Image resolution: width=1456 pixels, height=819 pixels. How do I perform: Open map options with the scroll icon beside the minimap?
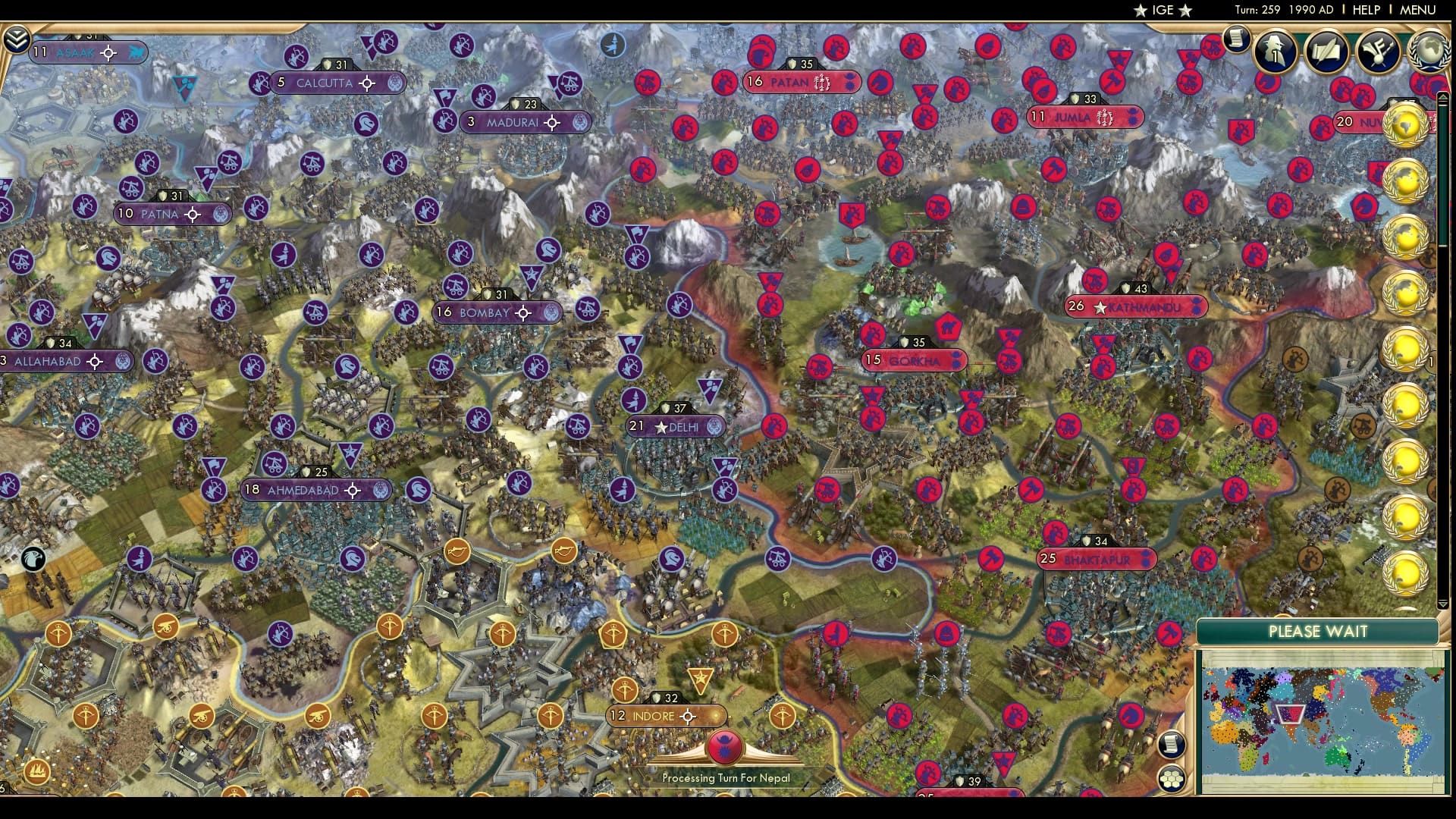(x=1172, y=745)
